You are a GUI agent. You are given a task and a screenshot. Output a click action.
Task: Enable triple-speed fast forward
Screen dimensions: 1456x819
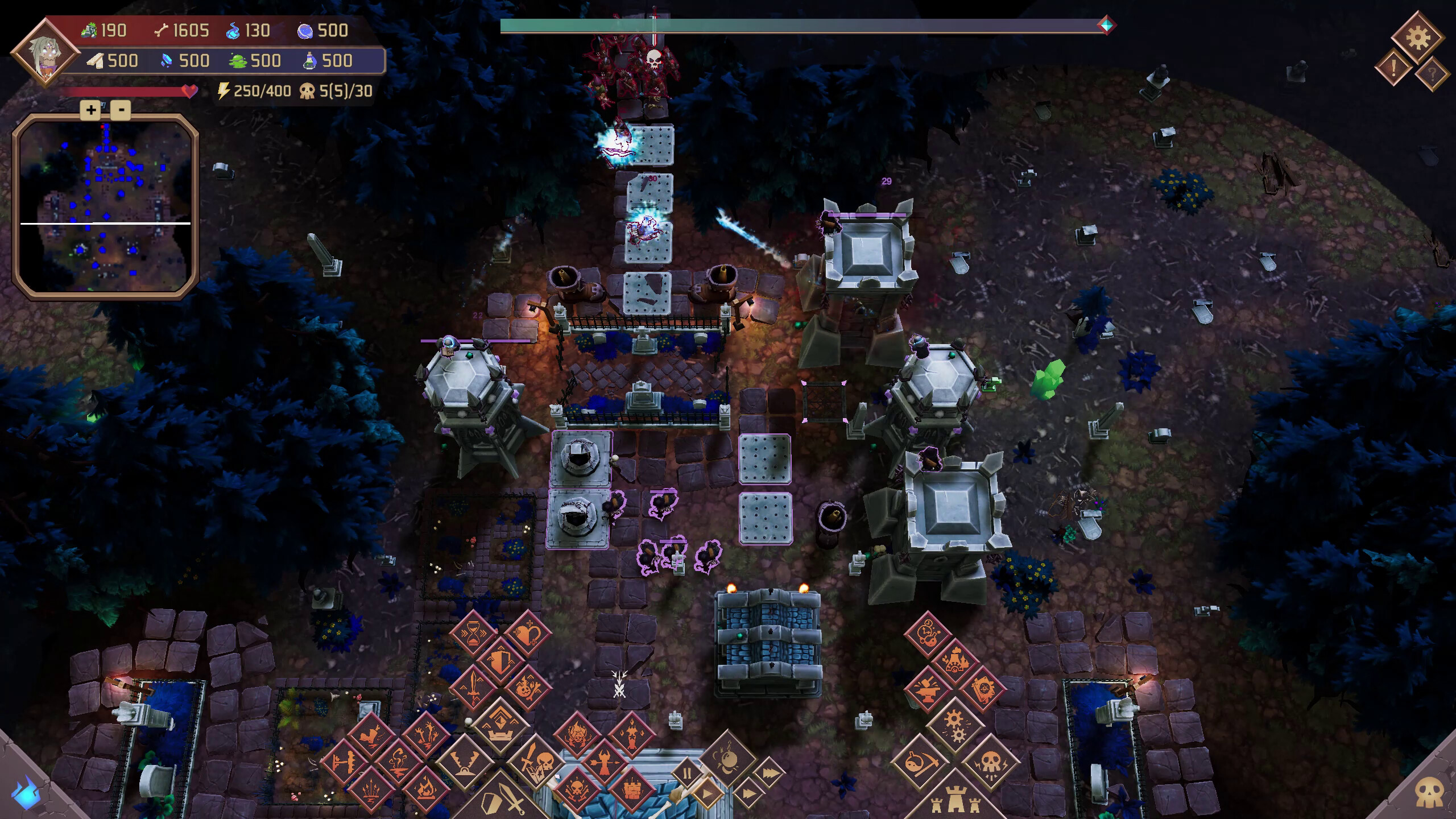pyautogui.click(x=771, y=773)
